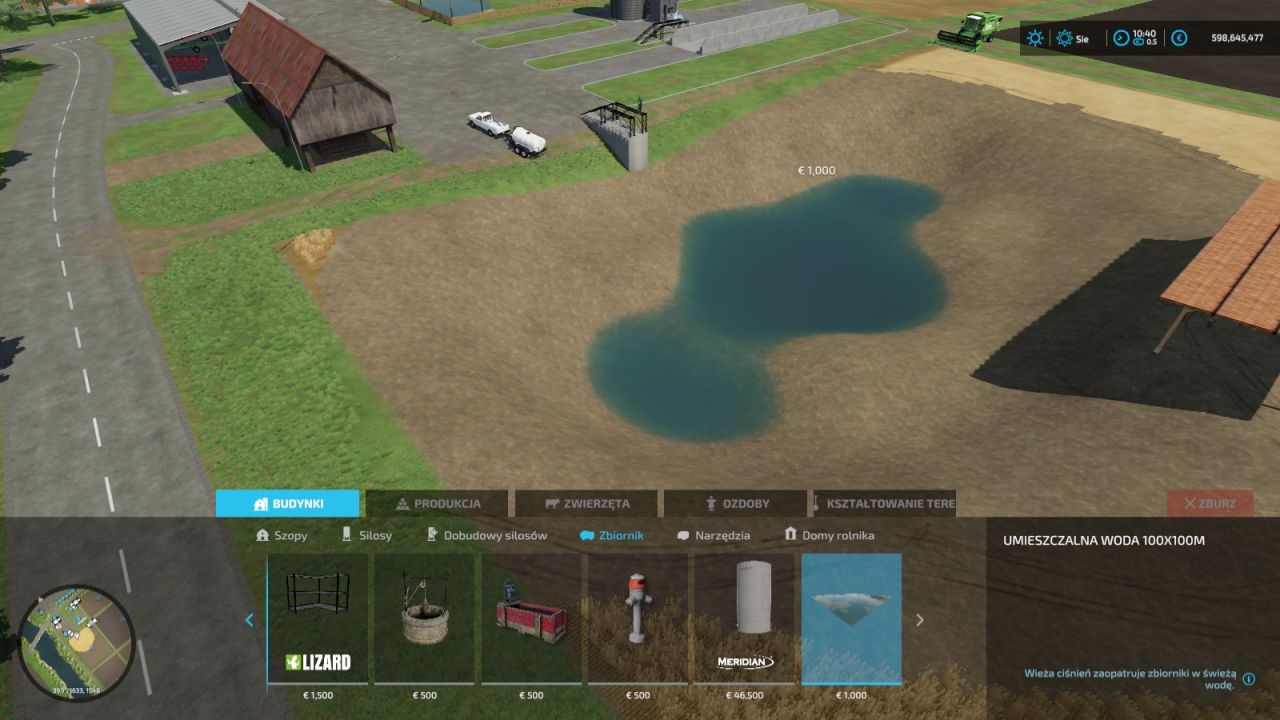Select the Lizard metal frame item
Image resolution: width=1280 pixels, height=720 pixels.
[x=318, y=618]
